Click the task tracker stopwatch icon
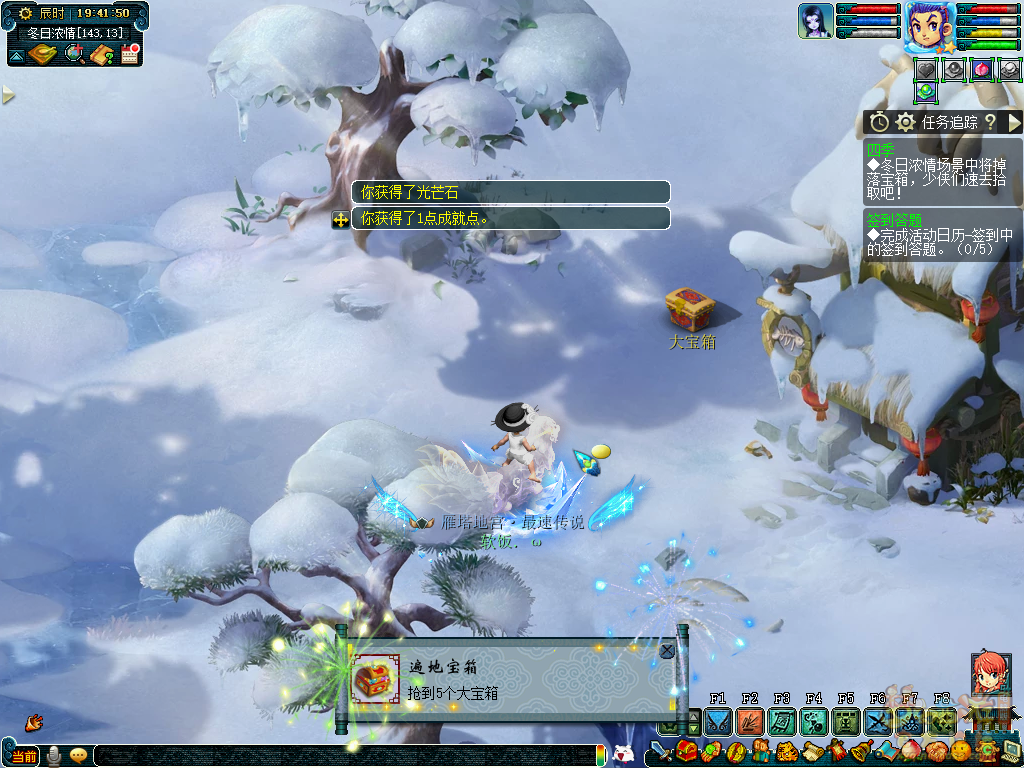Screen dimensions: 1024x768 pos(879,122)
